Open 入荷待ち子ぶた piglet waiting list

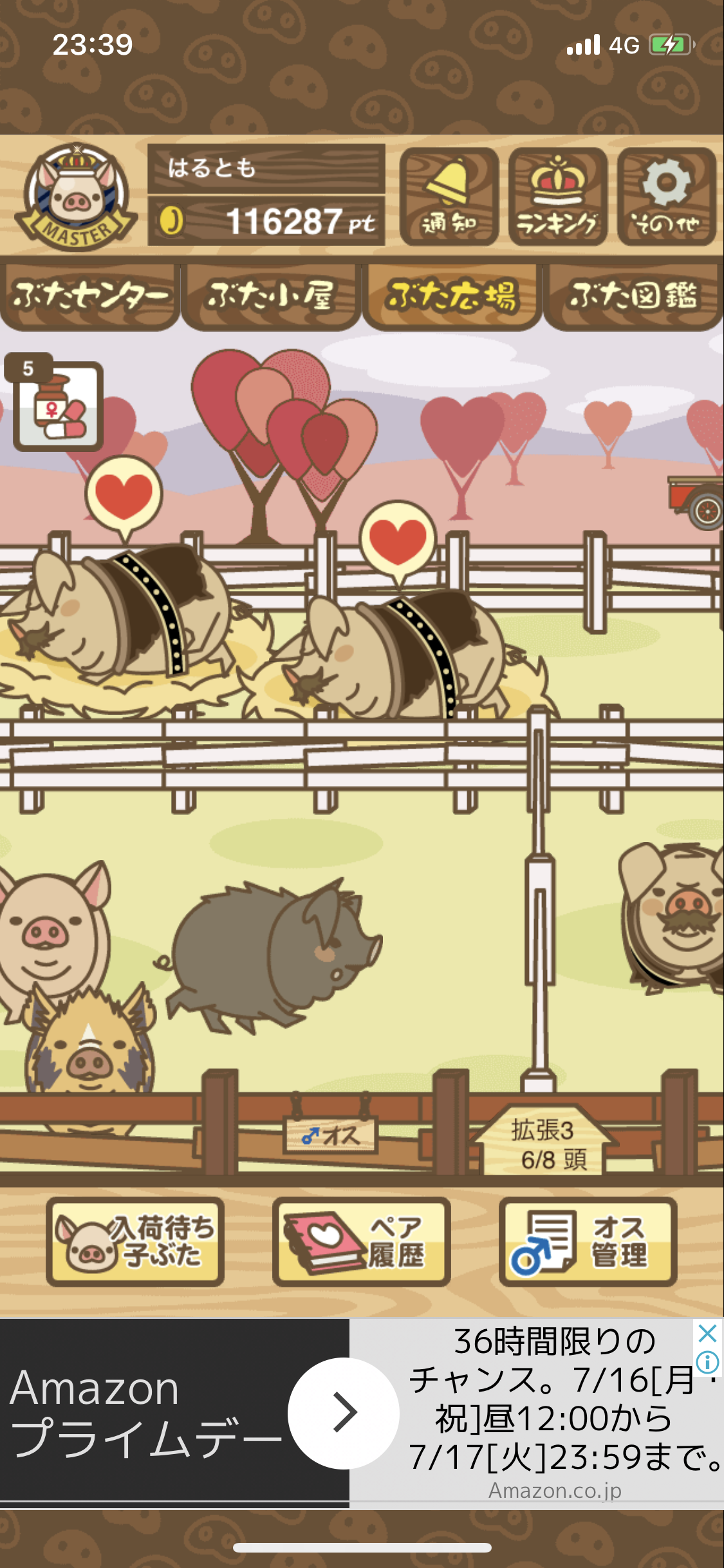(x=135, y=1242)
